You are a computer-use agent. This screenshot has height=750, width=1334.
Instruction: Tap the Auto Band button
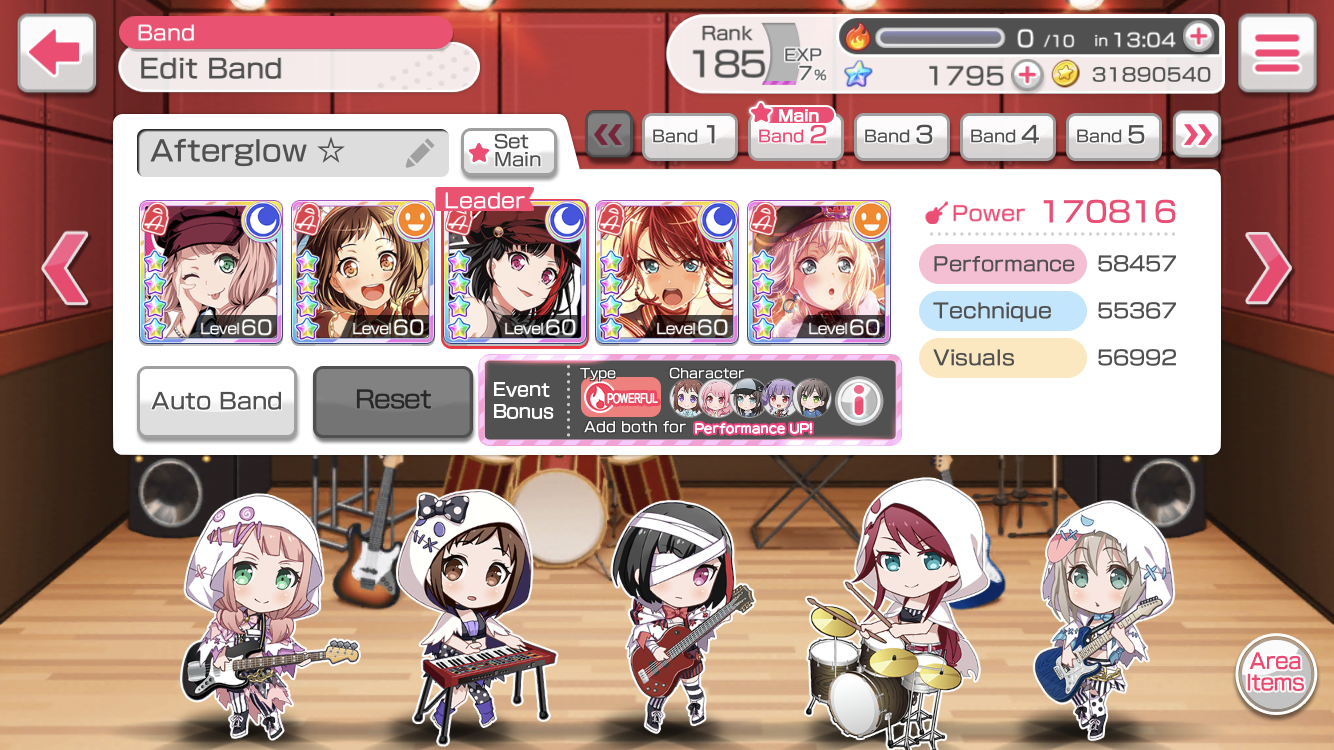(217, 401)
